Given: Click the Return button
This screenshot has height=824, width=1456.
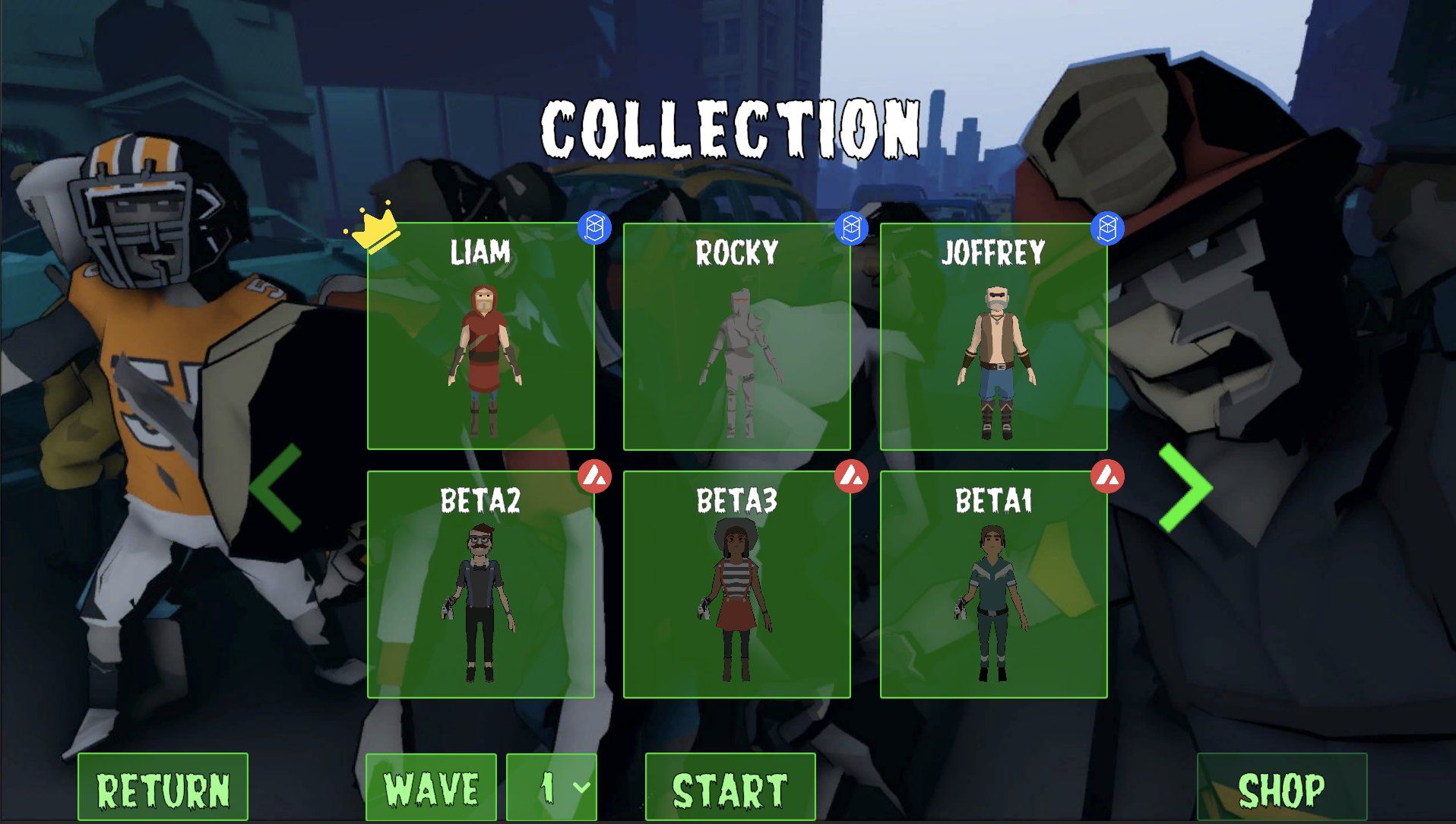Looking at the screenshot, I should click(x=163, y=788).
